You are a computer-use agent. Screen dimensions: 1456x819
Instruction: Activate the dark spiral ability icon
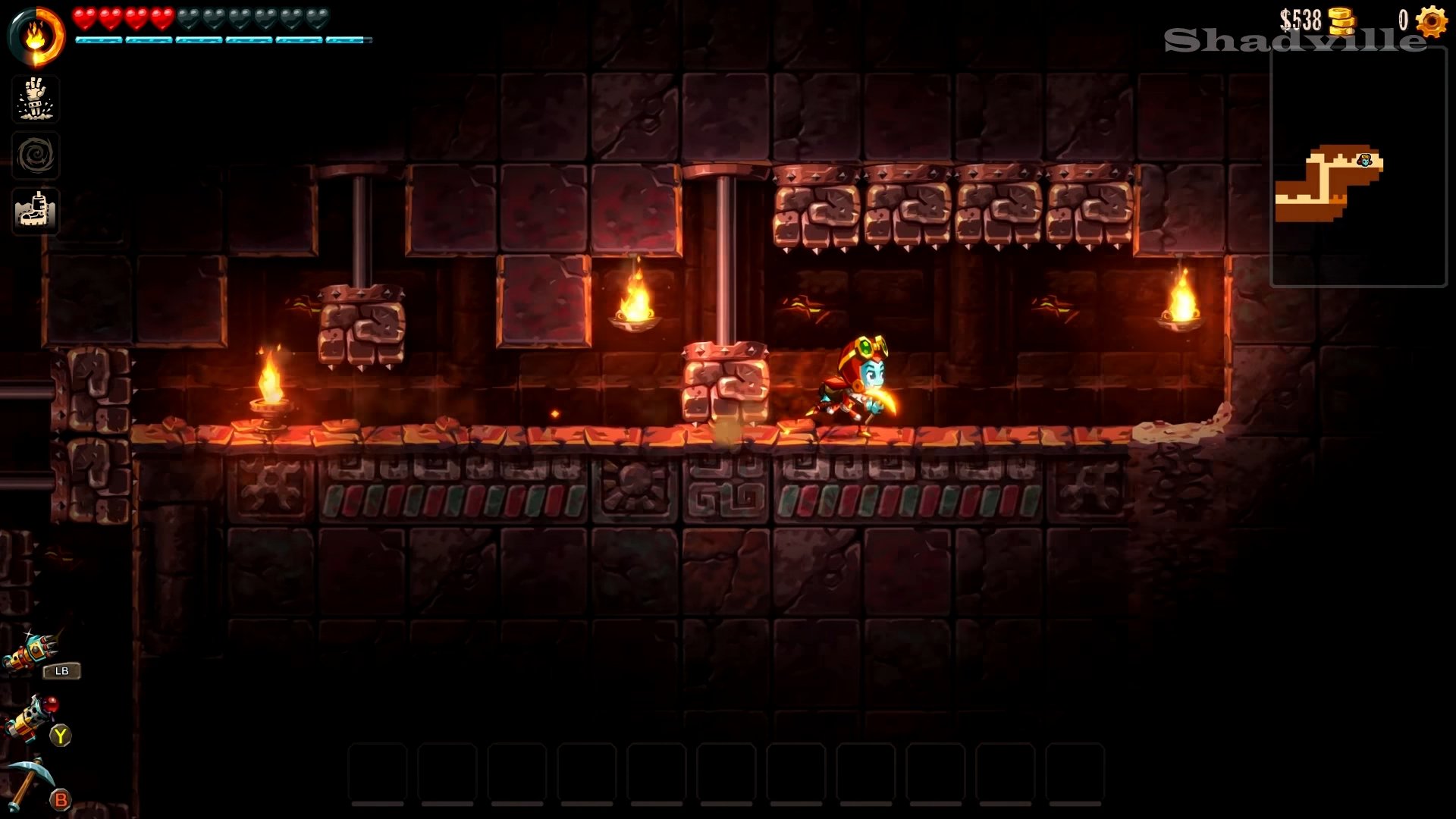point(36,155)
